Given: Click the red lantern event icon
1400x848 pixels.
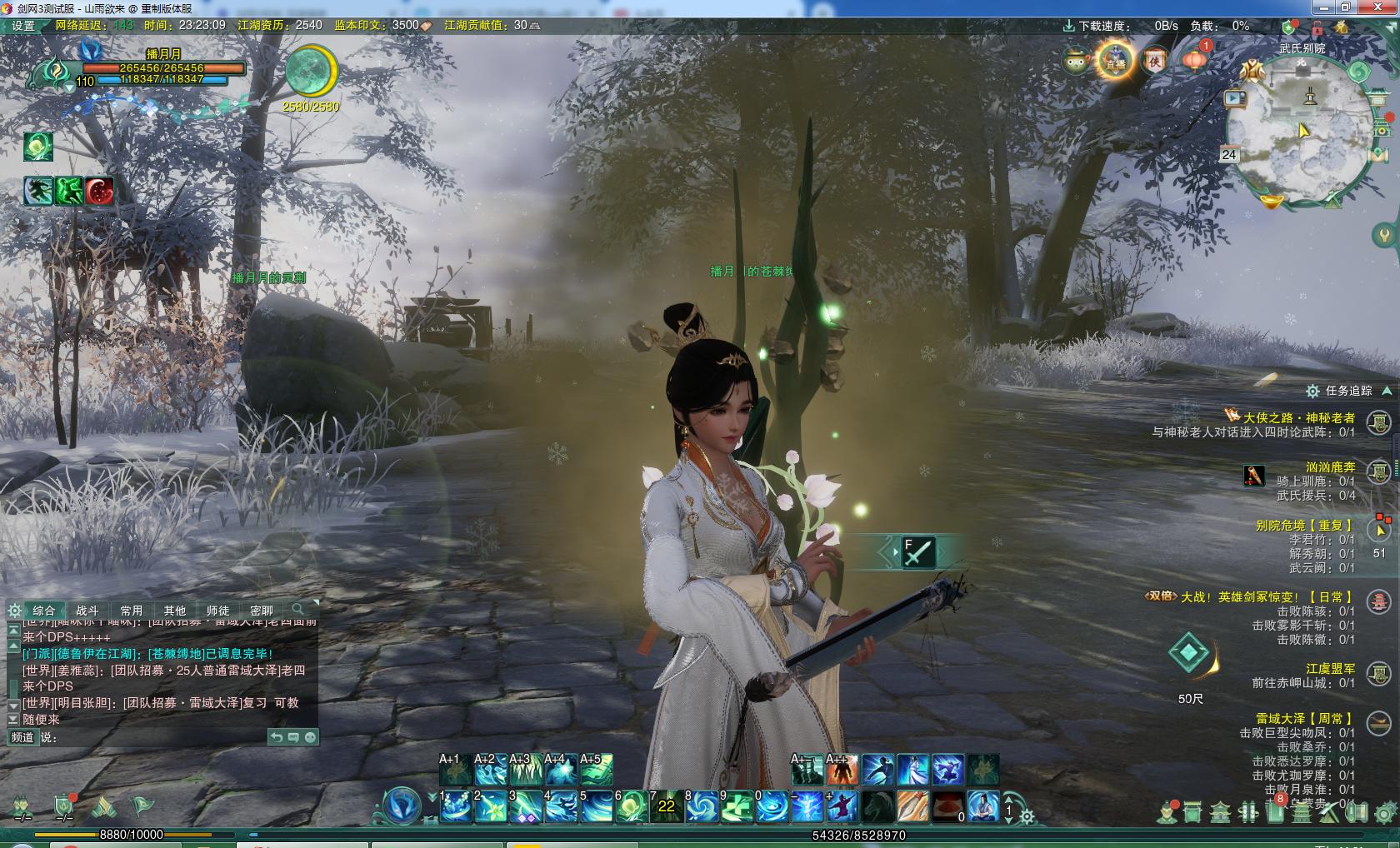Looking at the screenshot, I should tap(1194, 60).
